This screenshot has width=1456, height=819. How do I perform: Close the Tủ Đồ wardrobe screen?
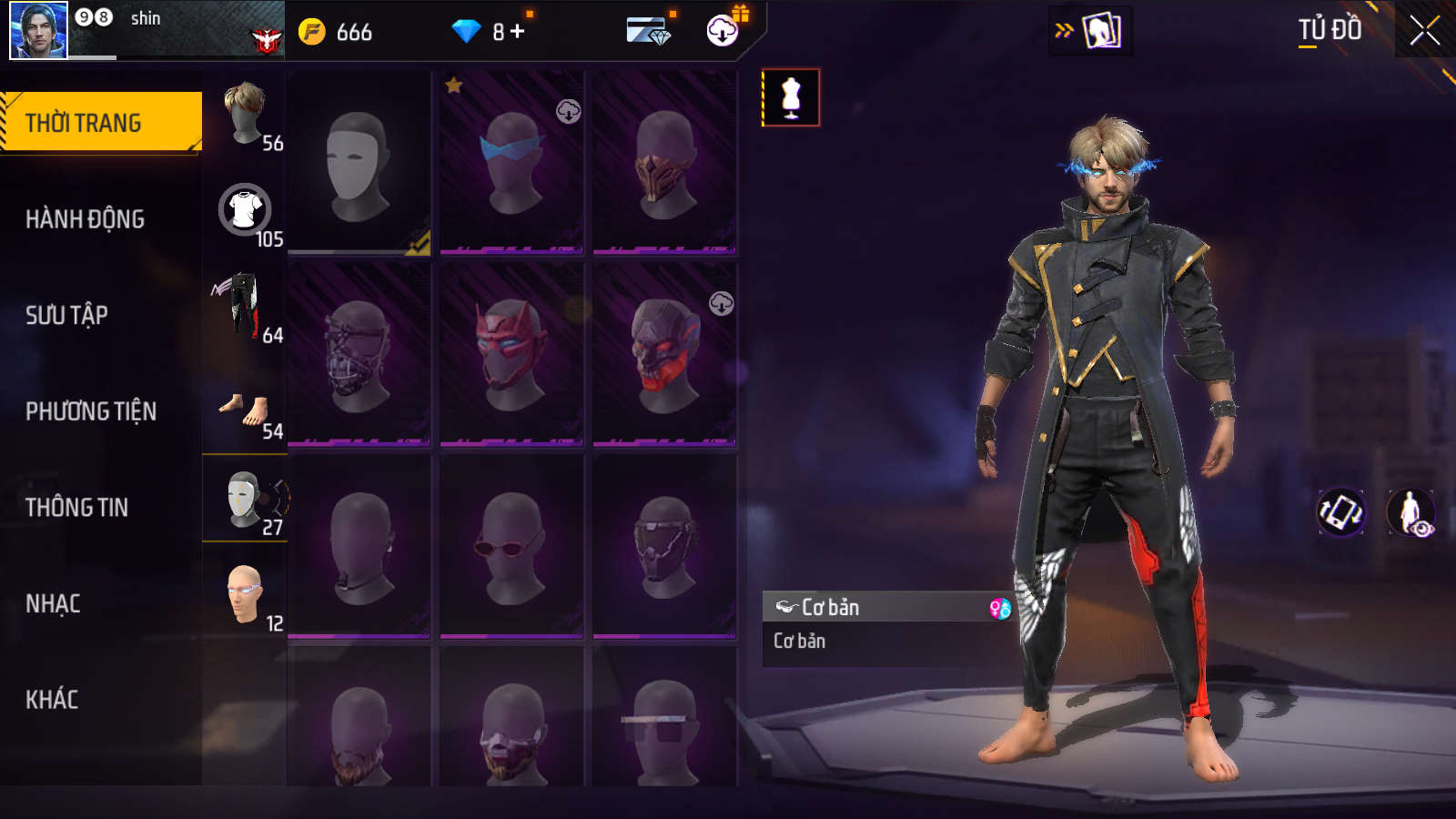click(x=1424, y=31)
